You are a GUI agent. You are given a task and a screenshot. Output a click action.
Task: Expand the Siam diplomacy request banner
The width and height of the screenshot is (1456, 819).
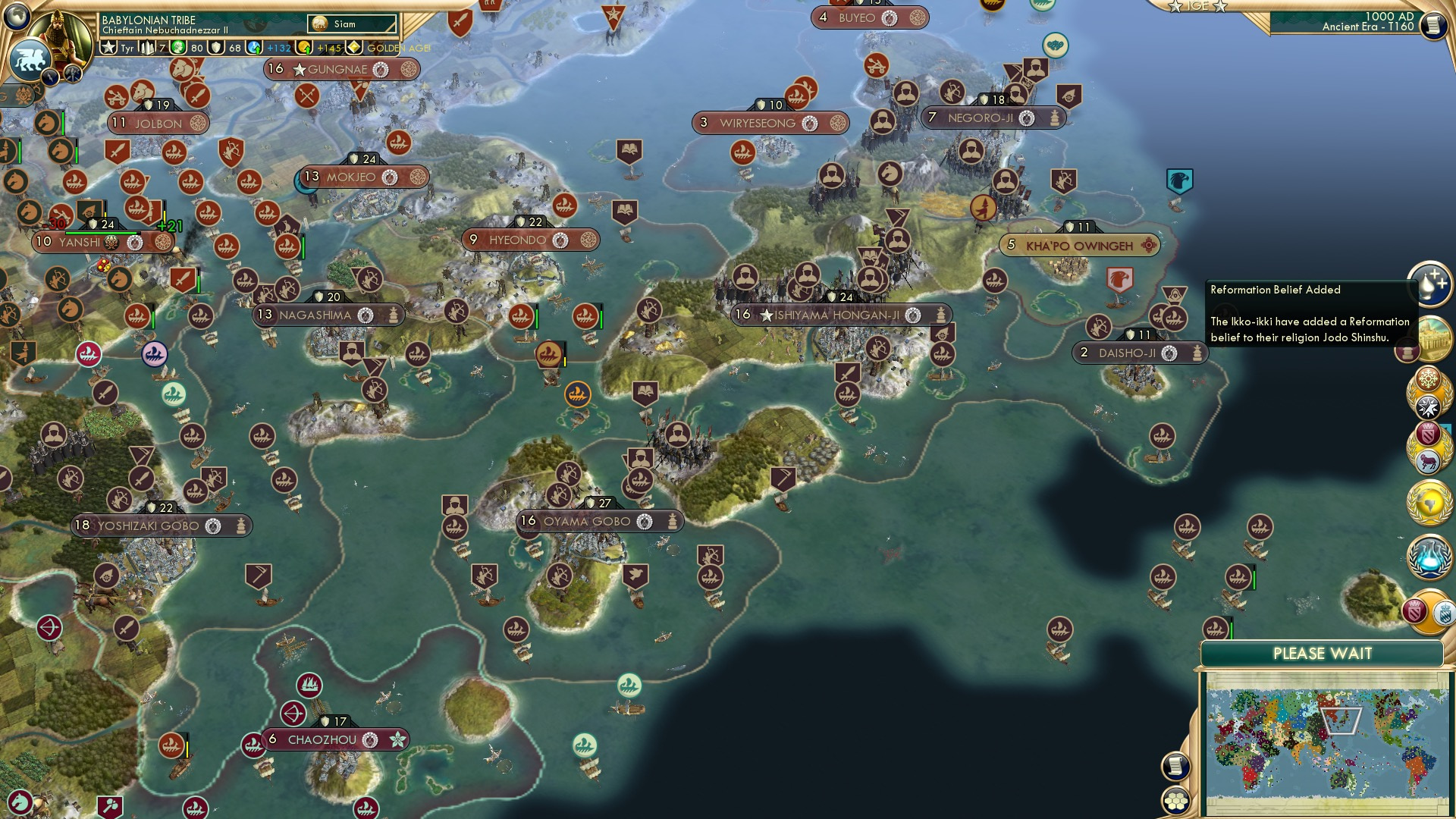(x=350, y=24)
